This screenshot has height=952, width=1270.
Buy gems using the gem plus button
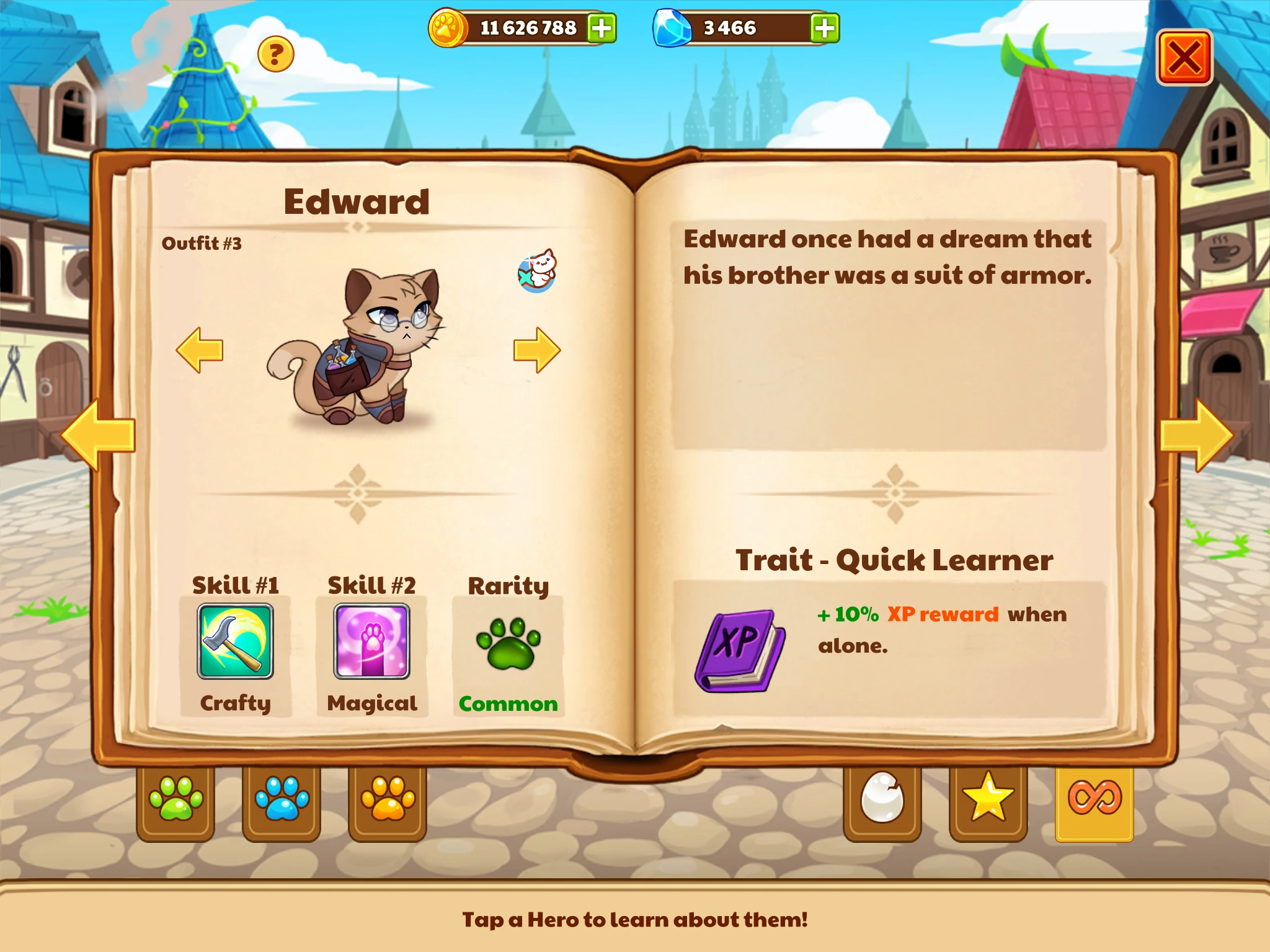(824, 27)
